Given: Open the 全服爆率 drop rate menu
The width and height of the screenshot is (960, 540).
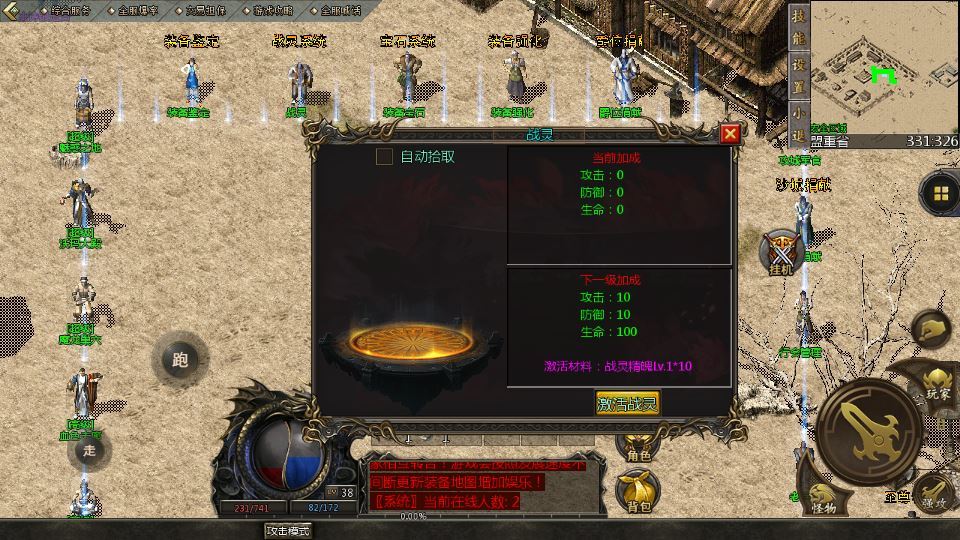Looking at the screenshot, I should [136, 10].
